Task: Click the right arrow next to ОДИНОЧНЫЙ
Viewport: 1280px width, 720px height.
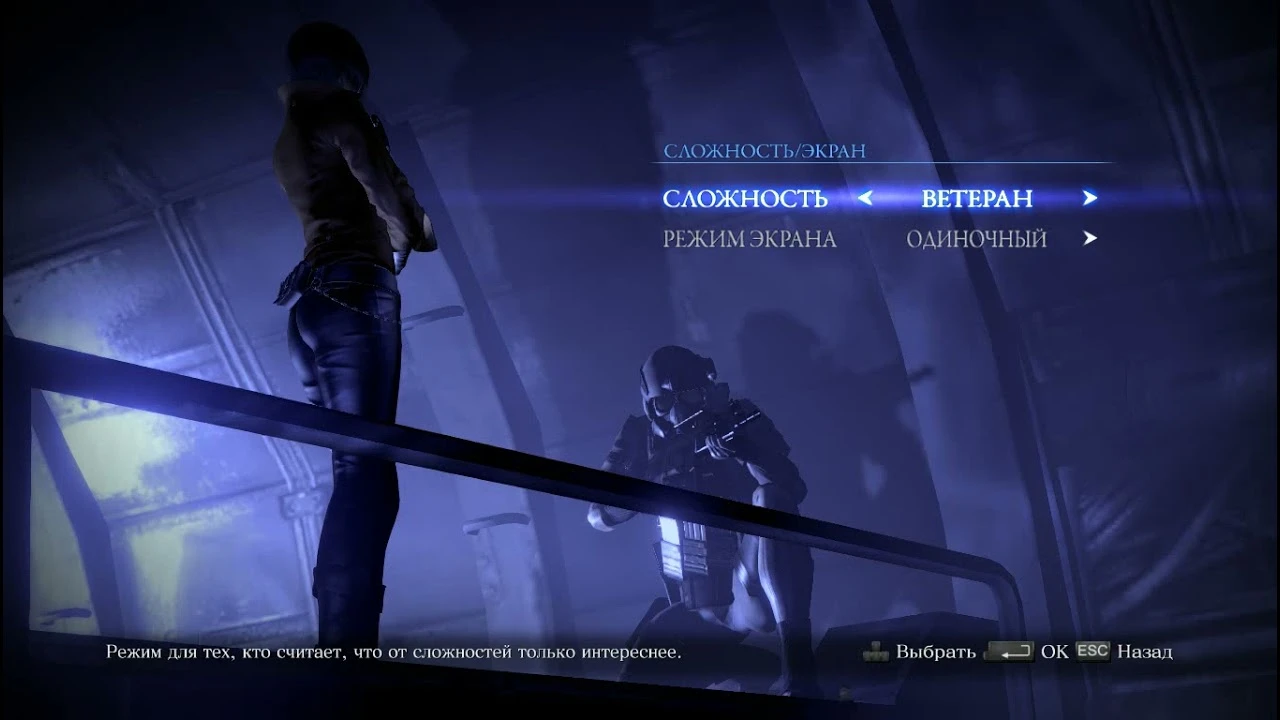Action: [x=1090, y=238]
